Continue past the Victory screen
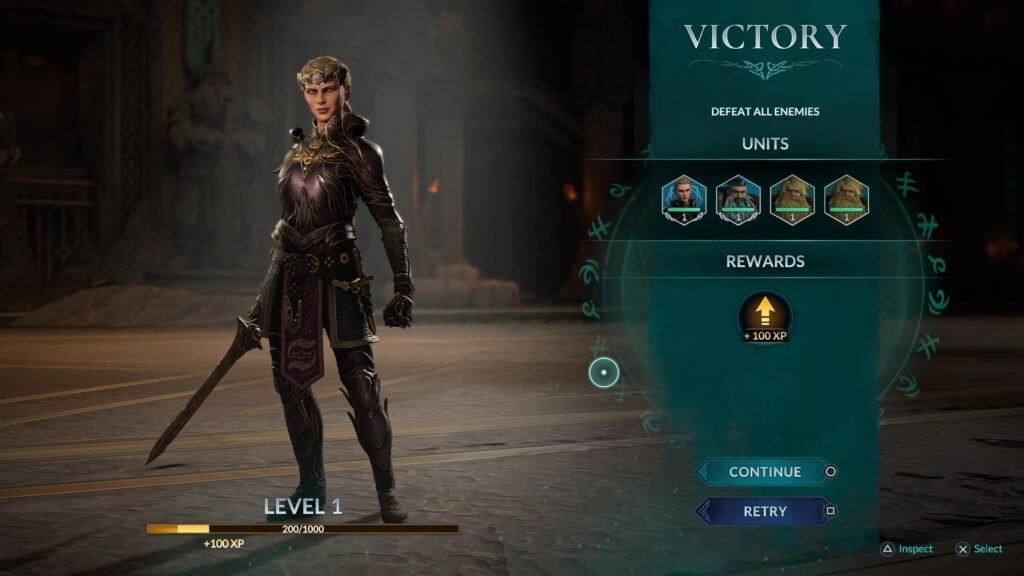Viewport: 1024px width, 576px height. coord(764,472)
